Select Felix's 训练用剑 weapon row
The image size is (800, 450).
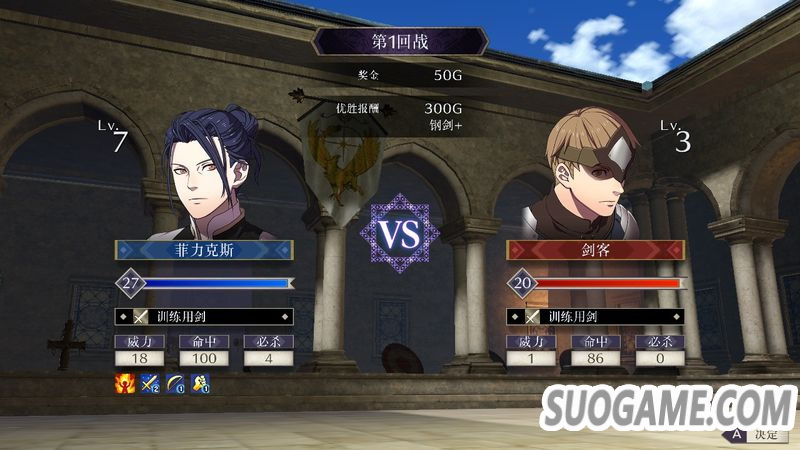204,317
